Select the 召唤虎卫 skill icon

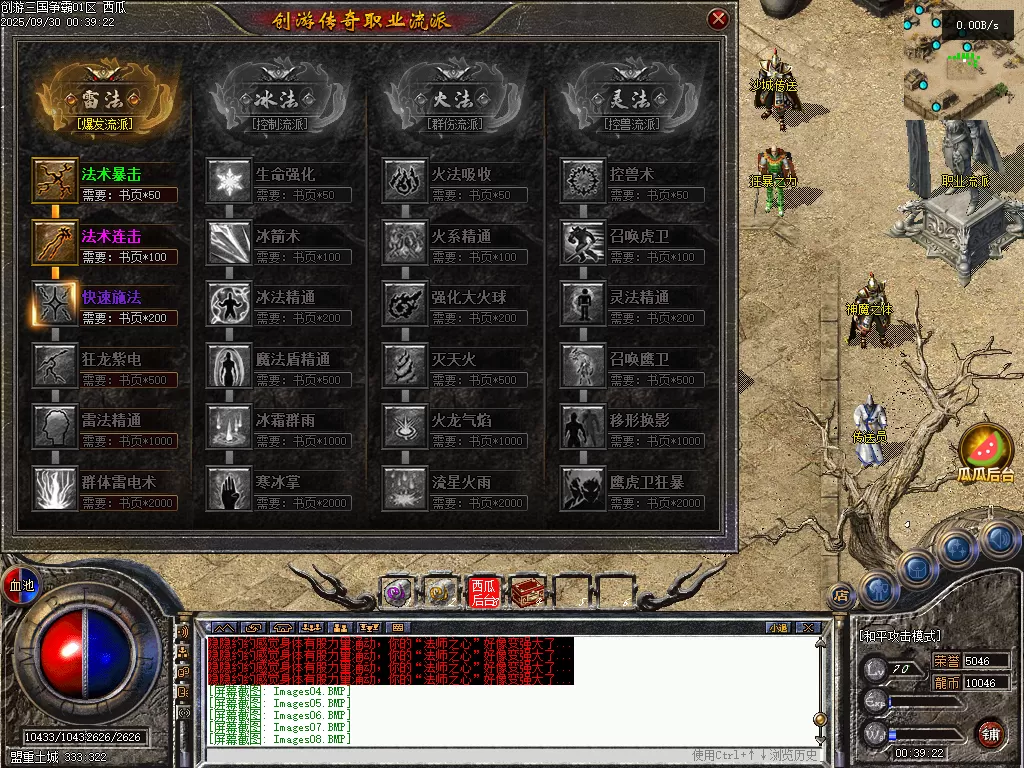pos(582,243)
